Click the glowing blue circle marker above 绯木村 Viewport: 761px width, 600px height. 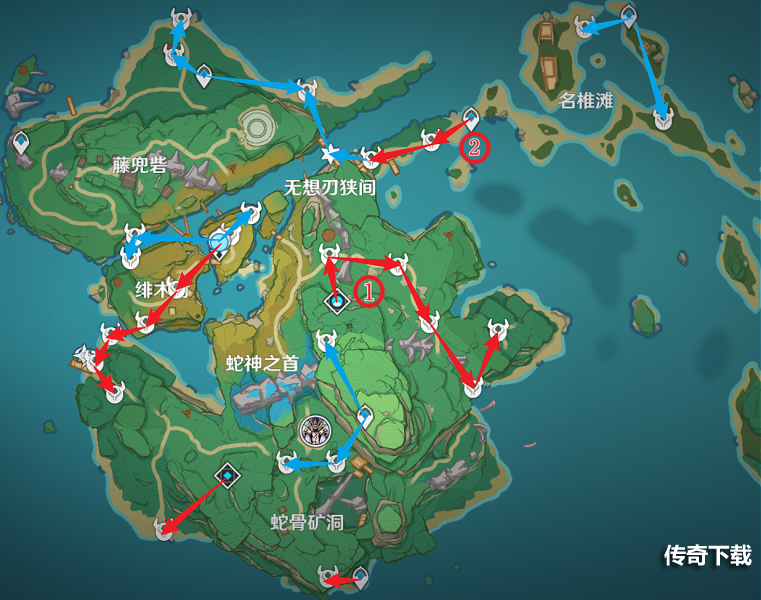click(220, 241)
